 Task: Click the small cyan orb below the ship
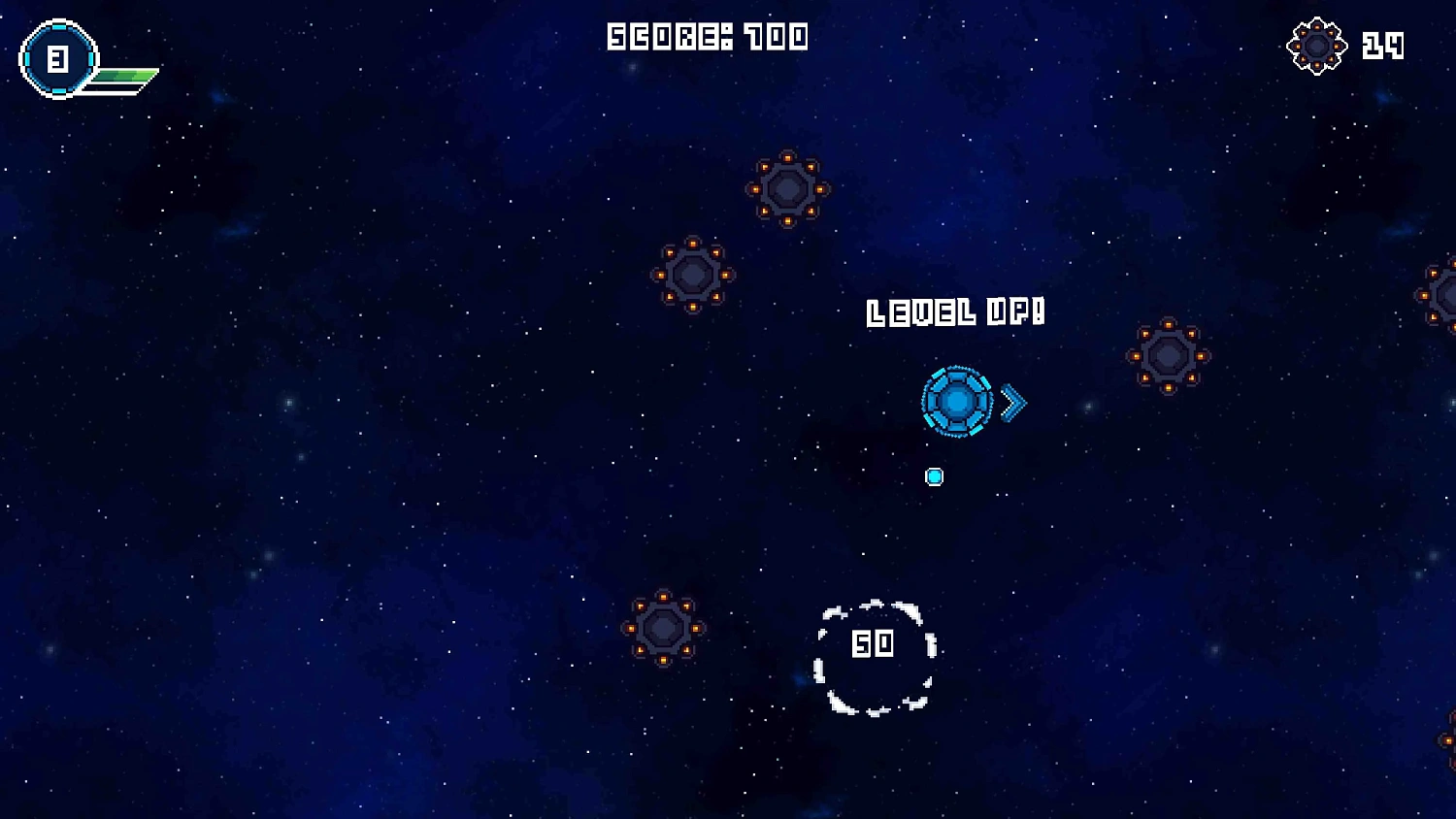(934, 475)
